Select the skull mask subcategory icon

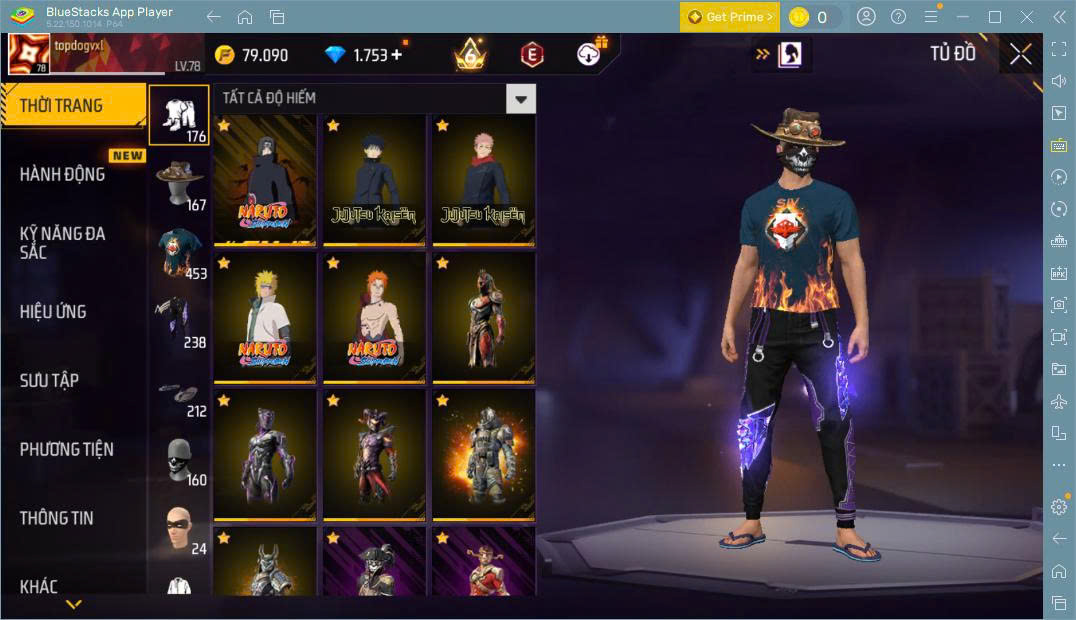pyautogui.click(x=180, y=459)
